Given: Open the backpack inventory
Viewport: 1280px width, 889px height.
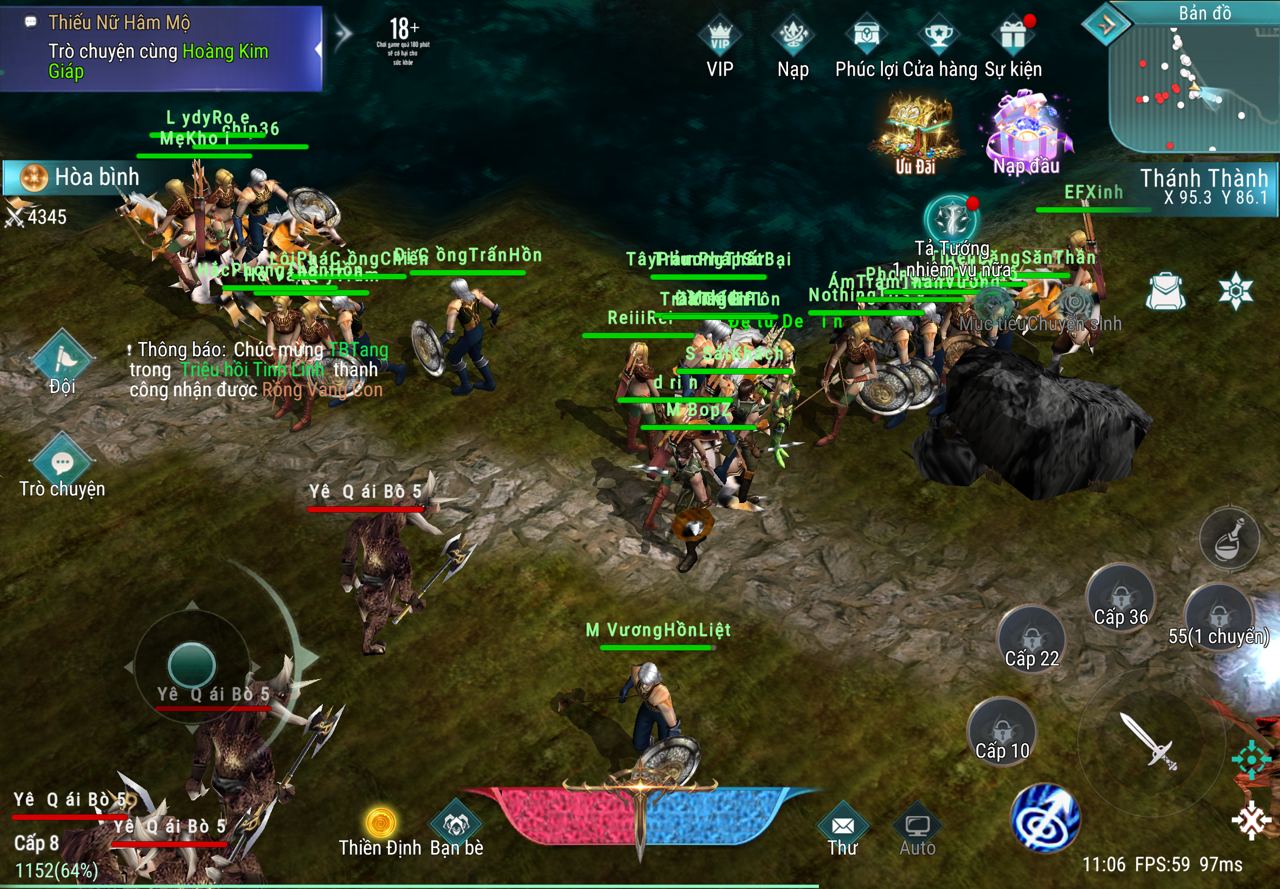Looking at the screenshot, I should click(x=1164, y=291).
